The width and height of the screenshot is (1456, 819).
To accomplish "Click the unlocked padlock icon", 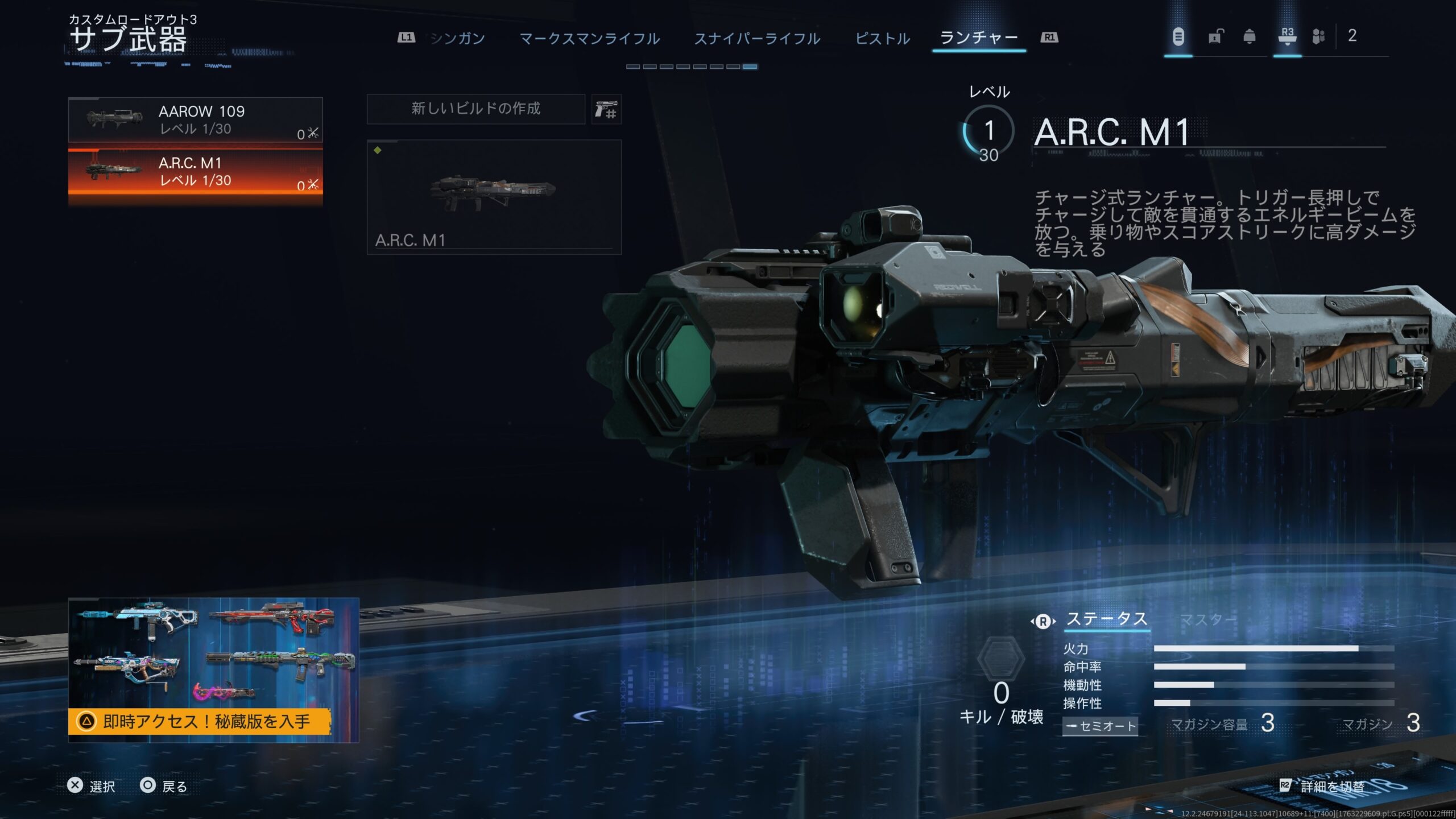I will point(1215,37).
